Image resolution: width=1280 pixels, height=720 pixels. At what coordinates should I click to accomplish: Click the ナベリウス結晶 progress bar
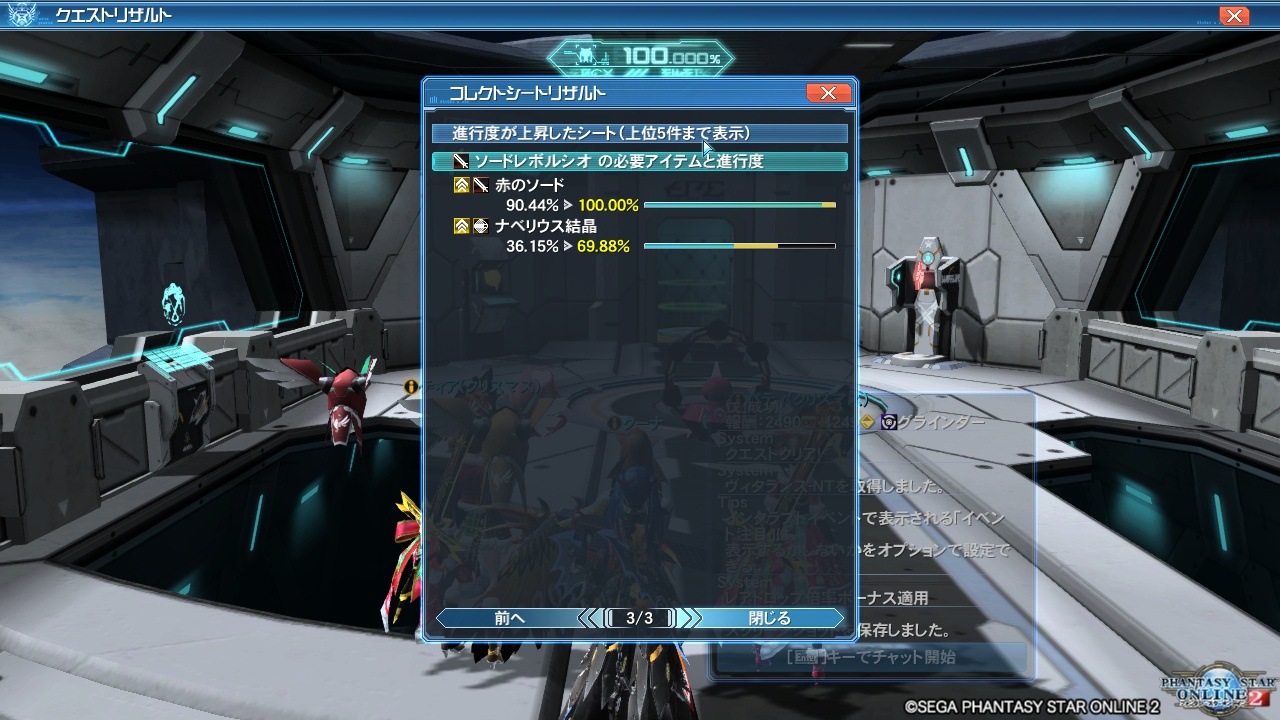point(740,246)
